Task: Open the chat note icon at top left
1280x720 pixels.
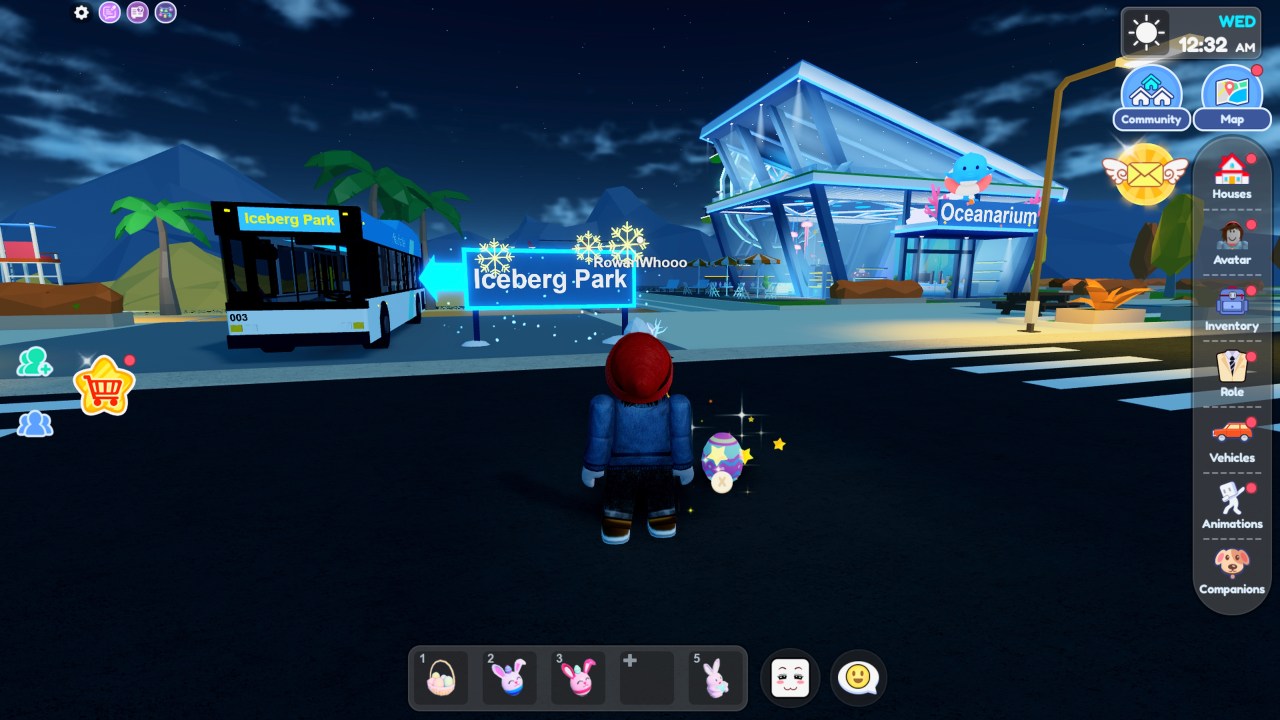Action: (108, 12)
